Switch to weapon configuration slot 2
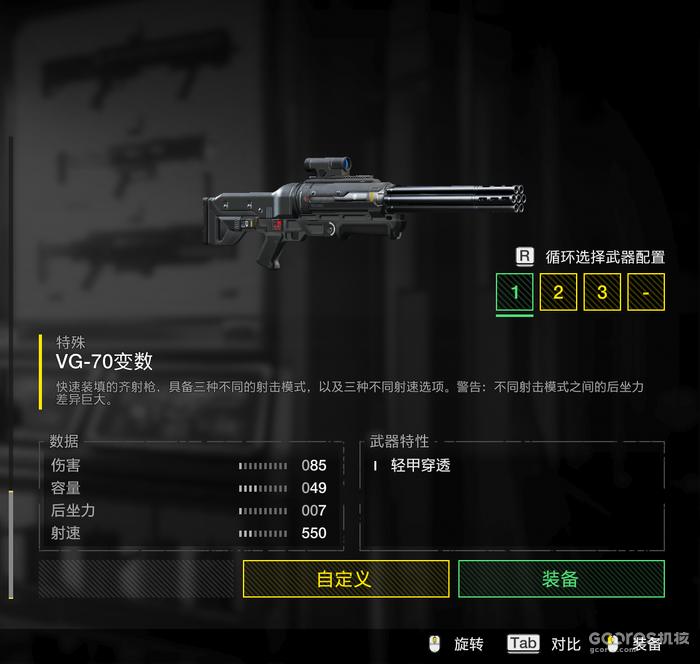Screen dimensions: 700x664 558,292
